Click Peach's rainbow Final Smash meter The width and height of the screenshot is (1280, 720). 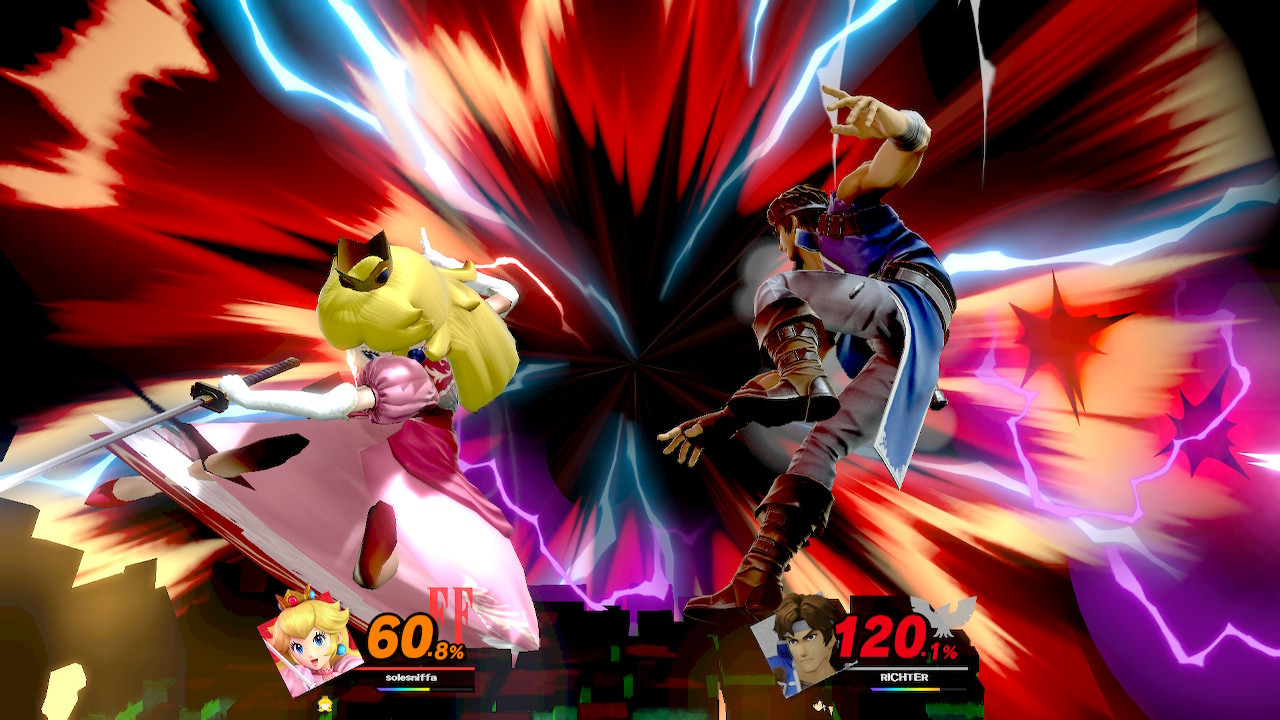pyautogui.click(x=405, y=690)
